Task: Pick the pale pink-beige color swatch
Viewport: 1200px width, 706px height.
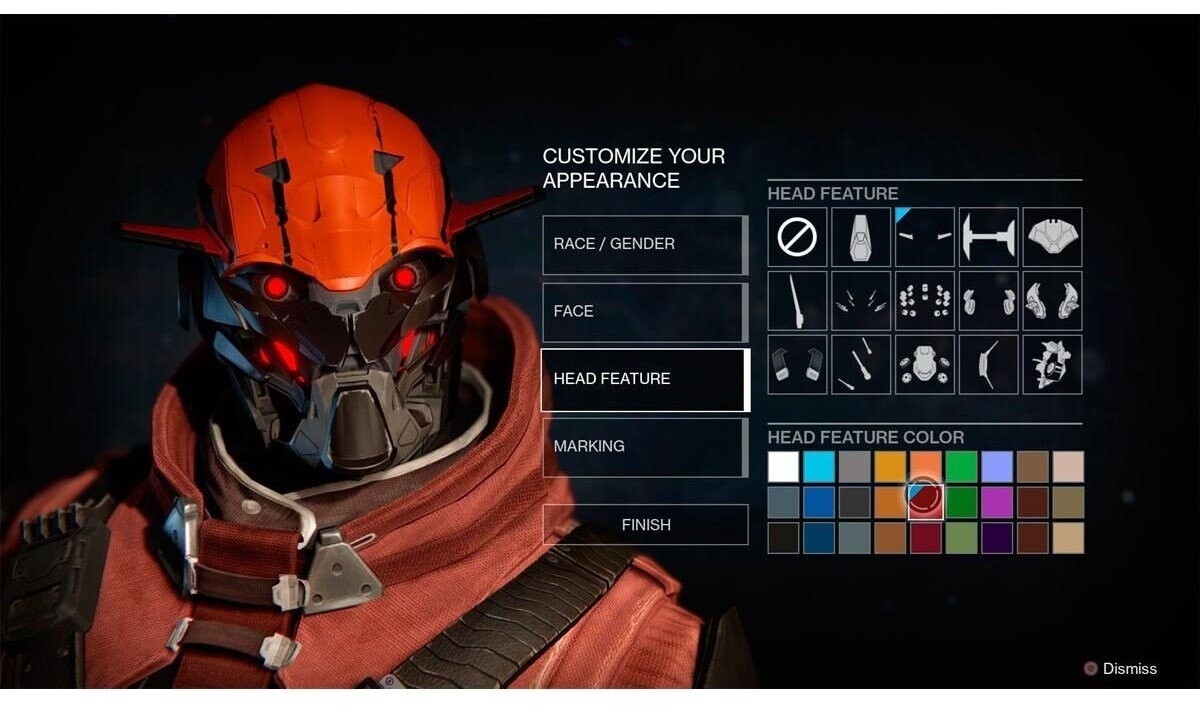Action: (1068, 467)
